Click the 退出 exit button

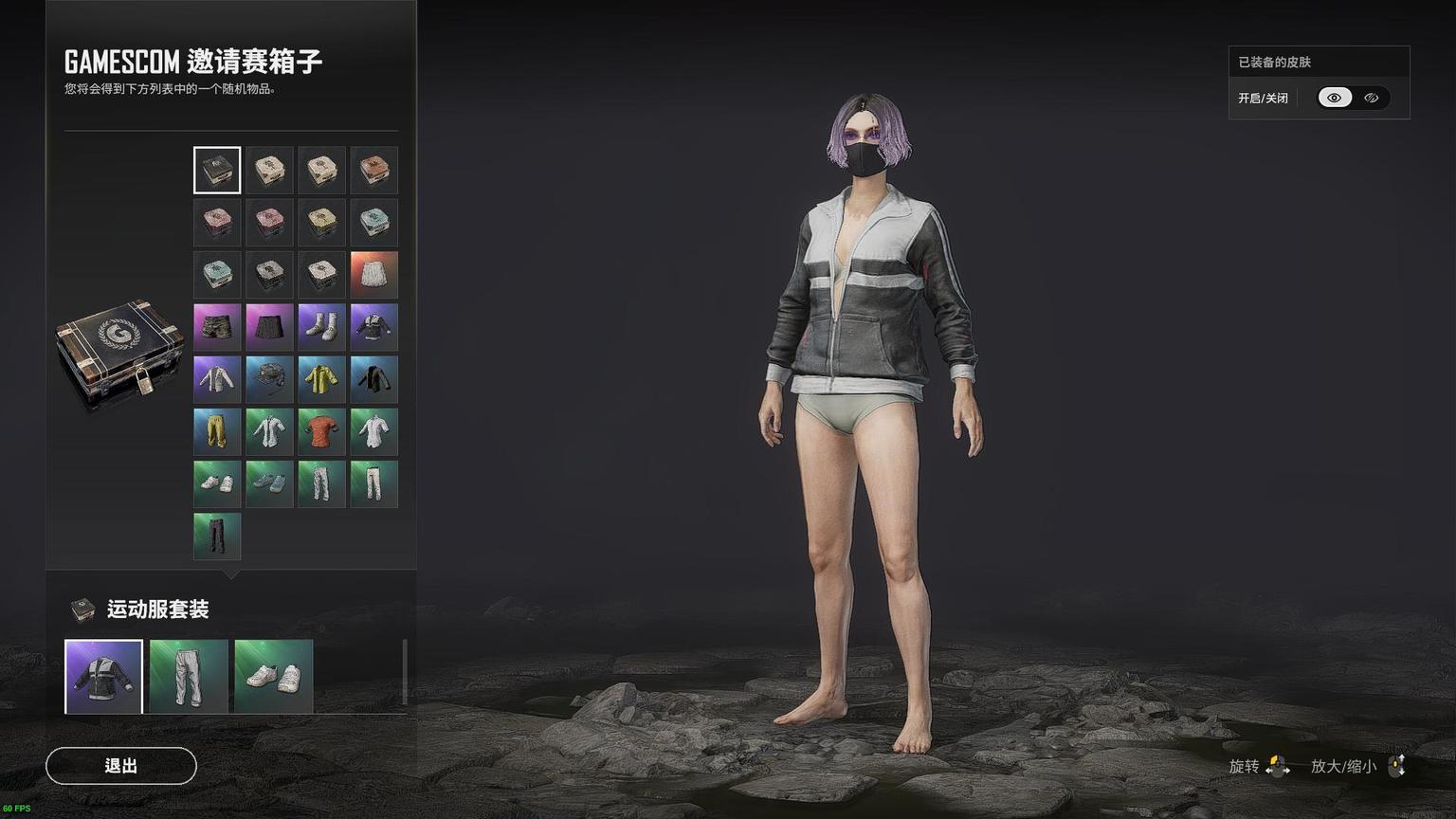(x=121, y=766)
